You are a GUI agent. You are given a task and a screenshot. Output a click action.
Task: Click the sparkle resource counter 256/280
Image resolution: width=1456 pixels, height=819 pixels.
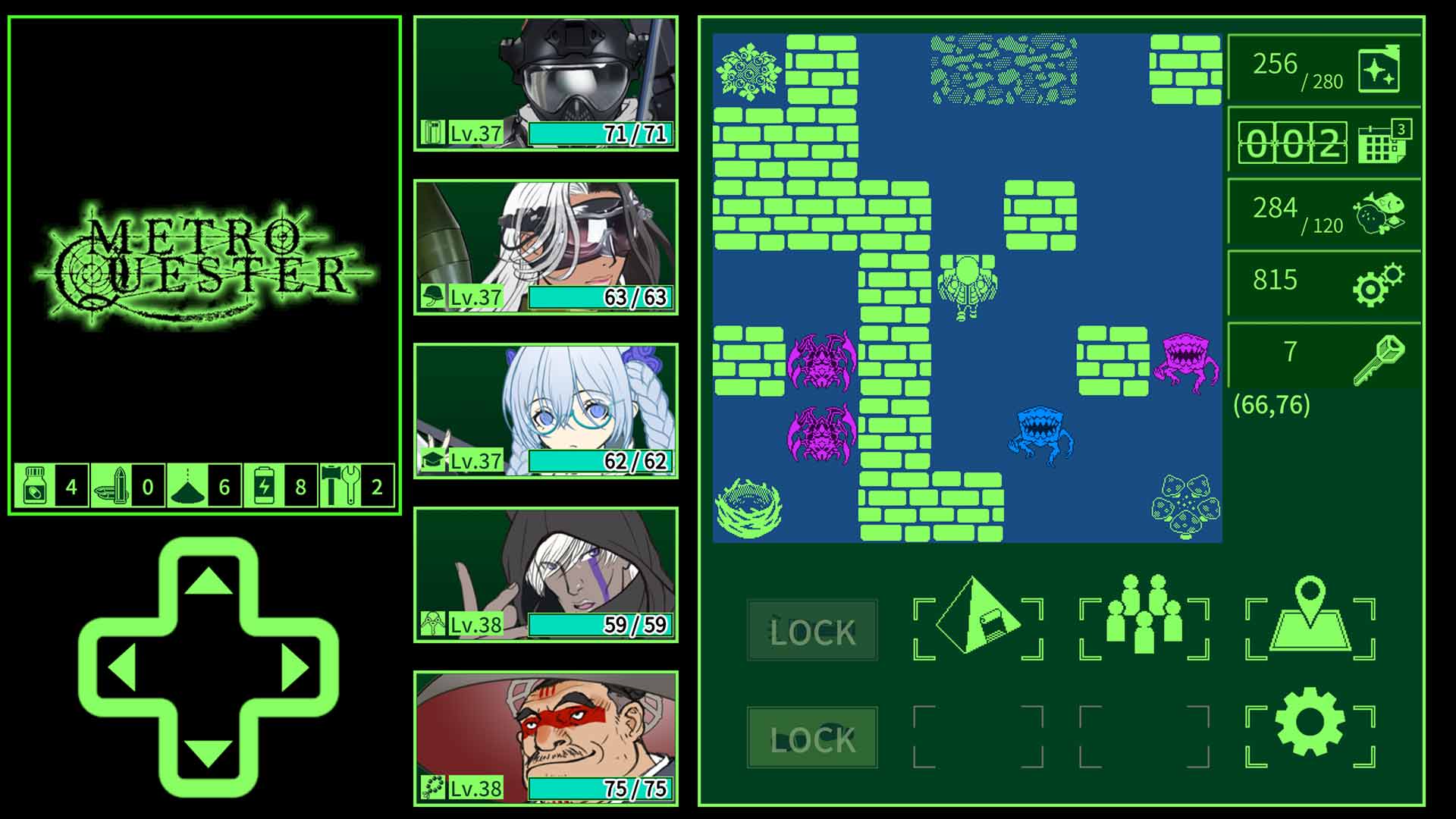click(x=1323, y=68)
